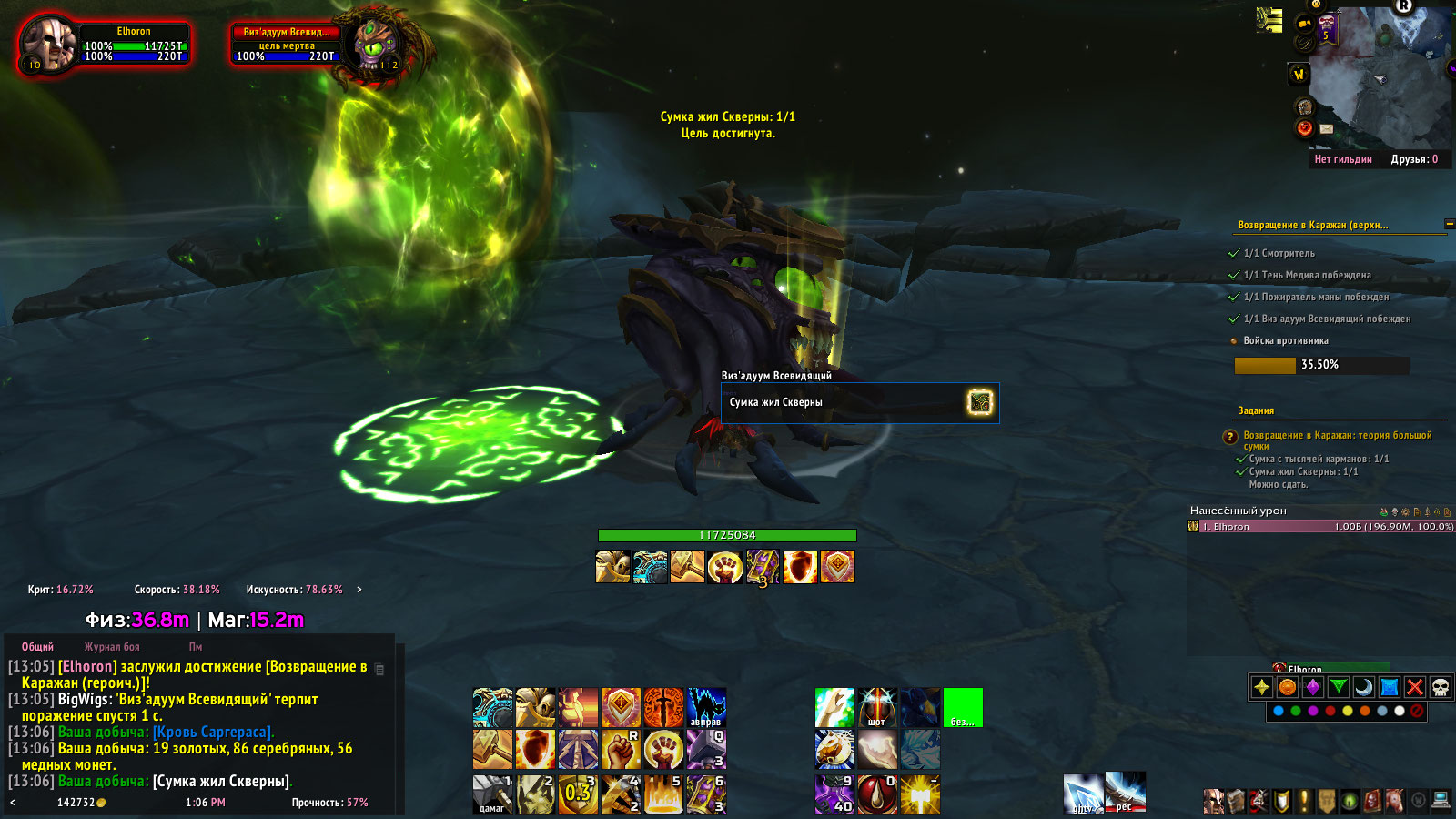Collapse the objective tracker with the minus button
This screenshot has height=819, width=1456.
pyautogui.click(x=1449, y=224)
